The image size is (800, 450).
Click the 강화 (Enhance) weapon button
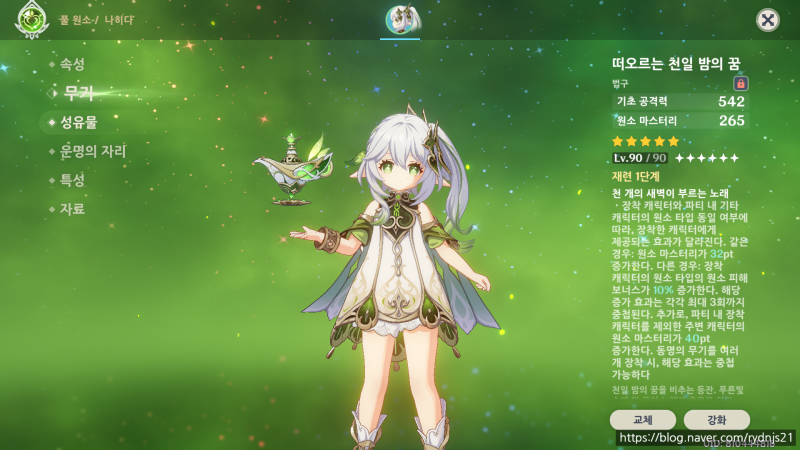716,419
